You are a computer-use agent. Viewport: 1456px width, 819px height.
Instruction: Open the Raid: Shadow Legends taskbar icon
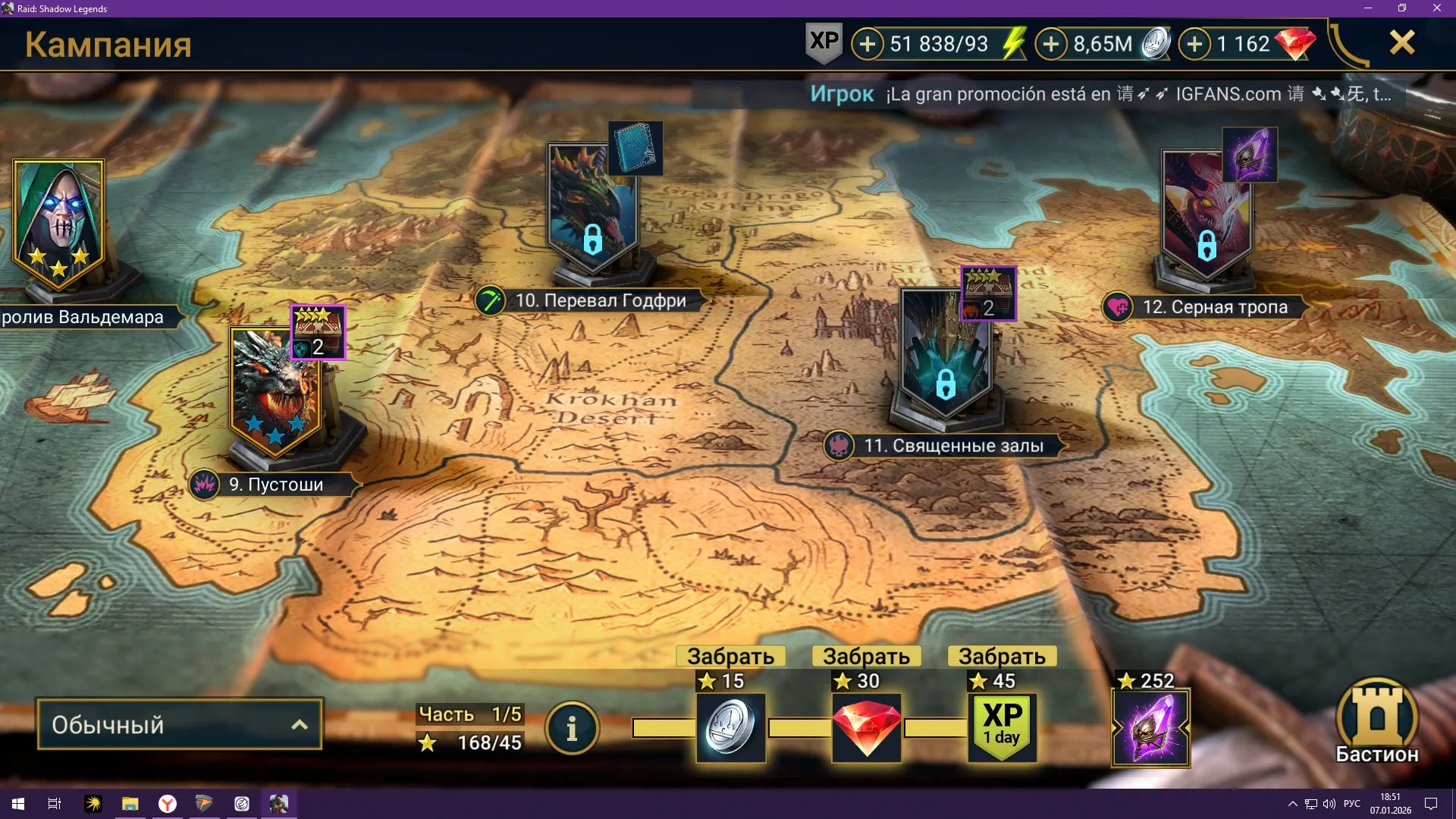click(x=278, y=805)
